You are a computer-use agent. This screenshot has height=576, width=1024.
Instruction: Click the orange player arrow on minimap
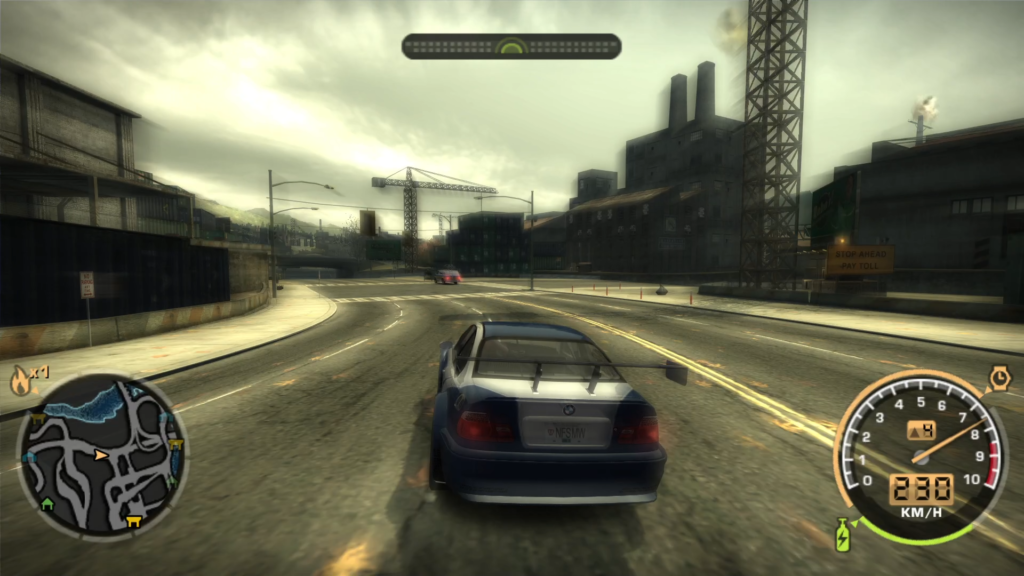(101, 455)
